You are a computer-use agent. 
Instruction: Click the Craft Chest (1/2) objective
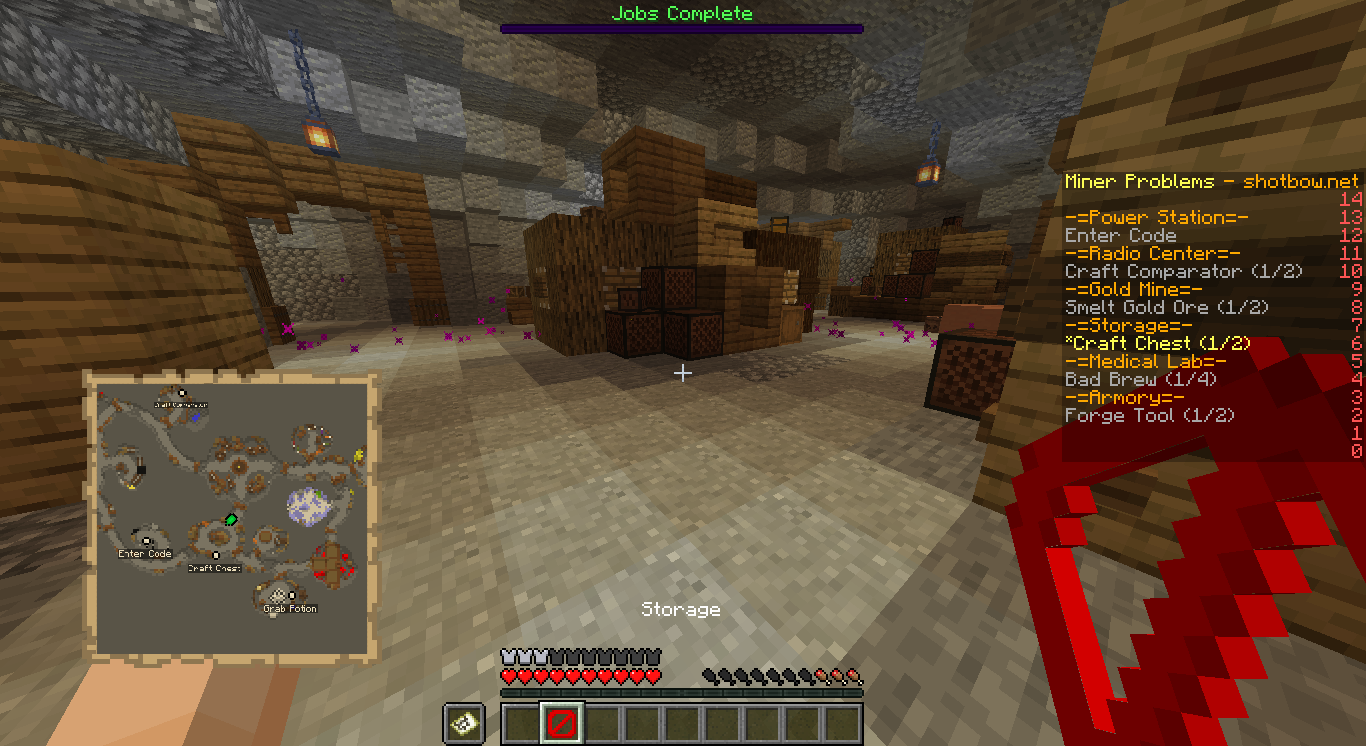(x=1158, y=344)
